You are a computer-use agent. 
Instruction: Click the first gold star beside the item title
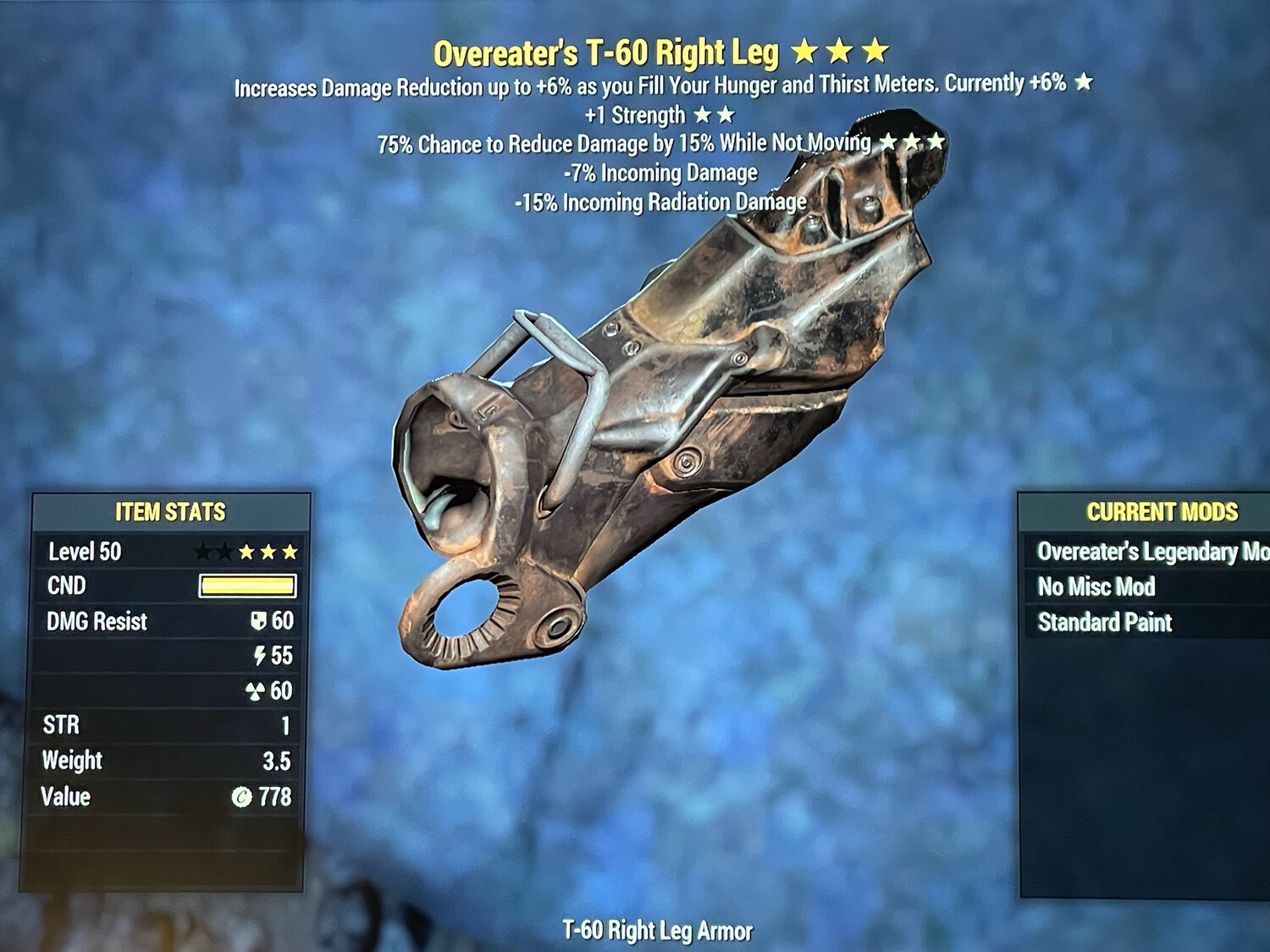(806, 52)
